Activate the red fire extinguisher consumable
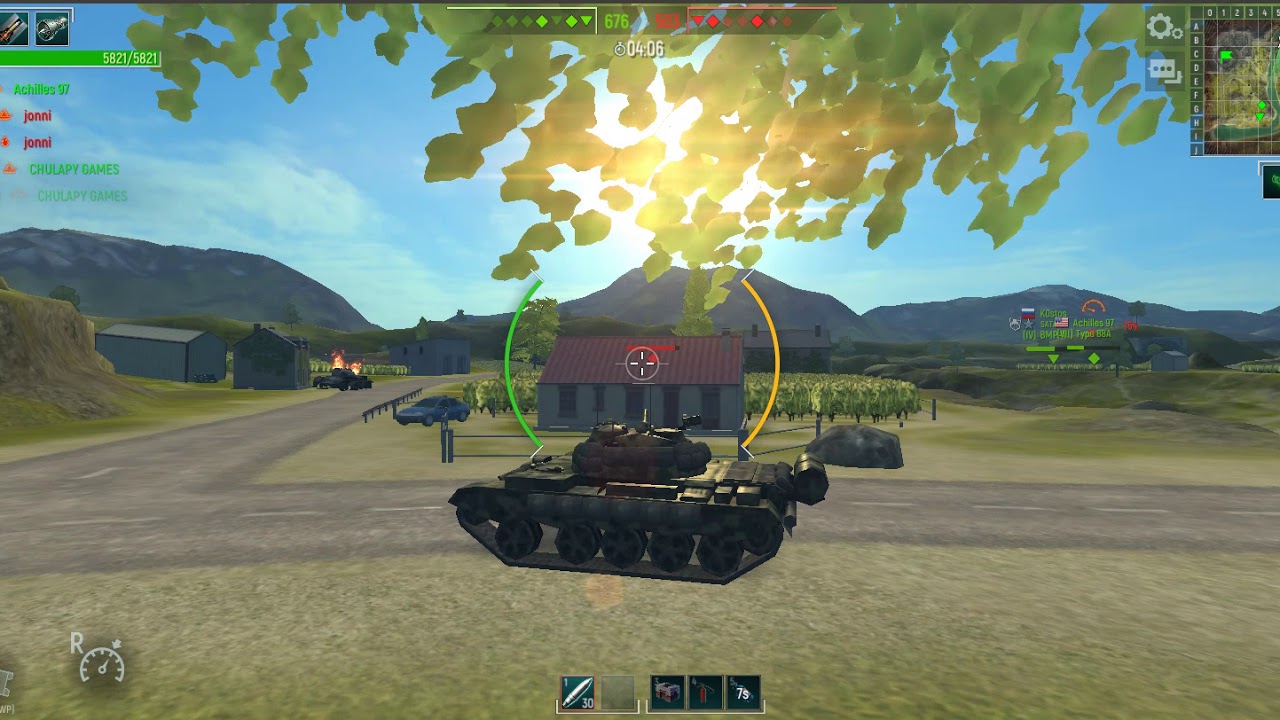 705,692
